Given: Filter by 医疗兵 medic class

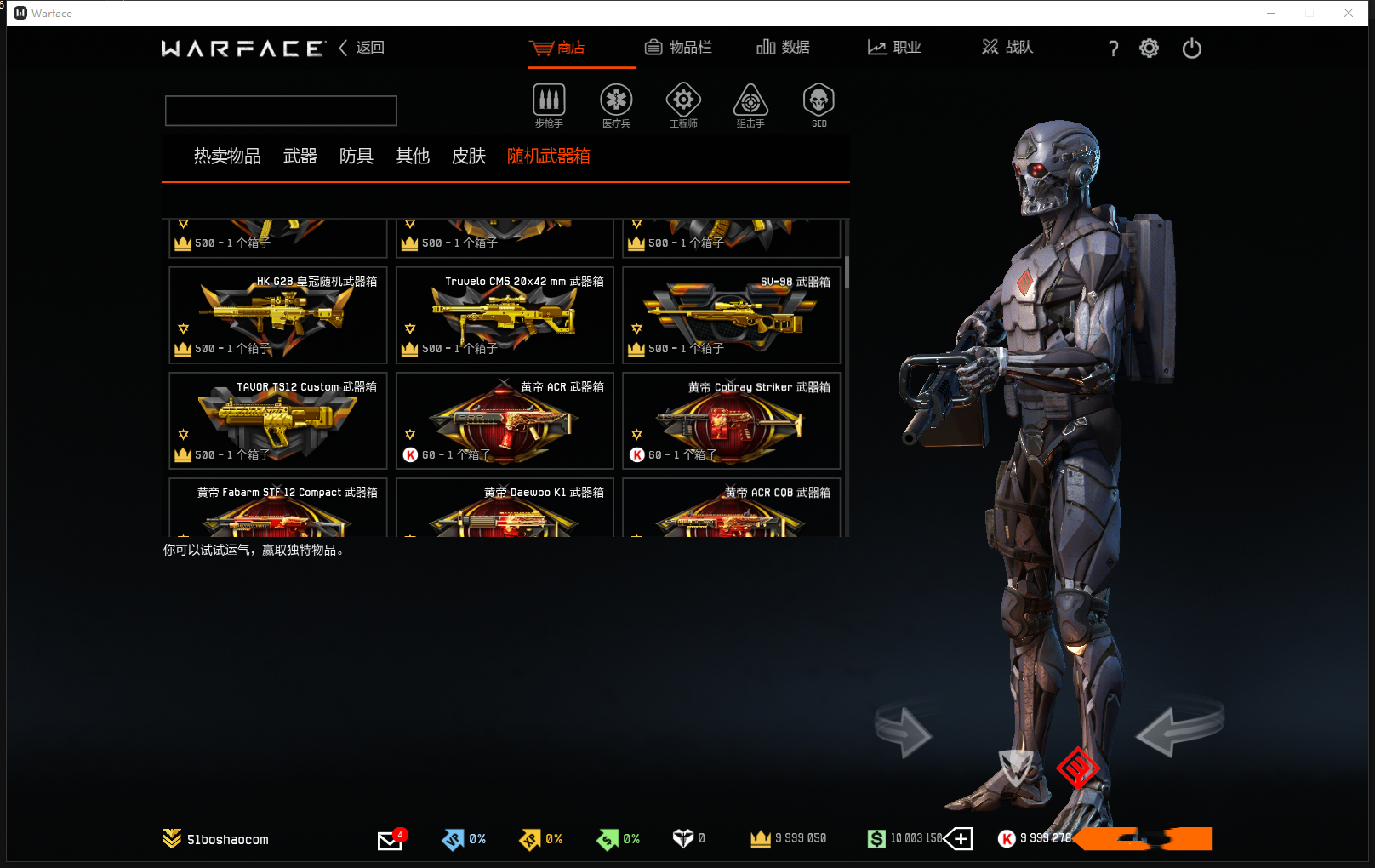Looking at the screenshot, I should click(x=616, y=105).
